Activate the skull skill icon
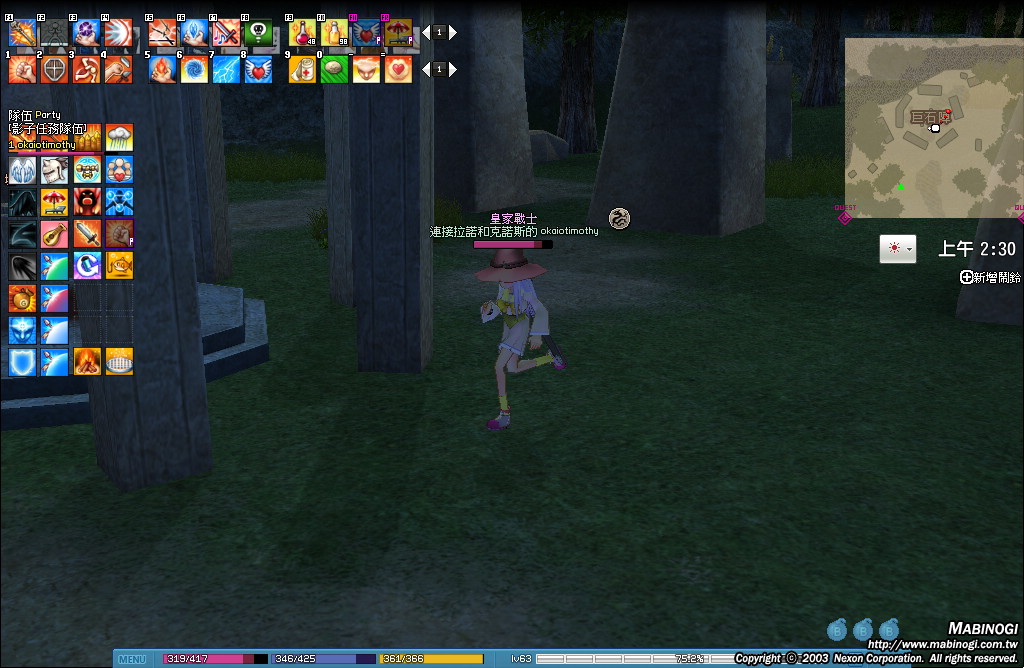1024x668 pixels. [x=258, y=33]
